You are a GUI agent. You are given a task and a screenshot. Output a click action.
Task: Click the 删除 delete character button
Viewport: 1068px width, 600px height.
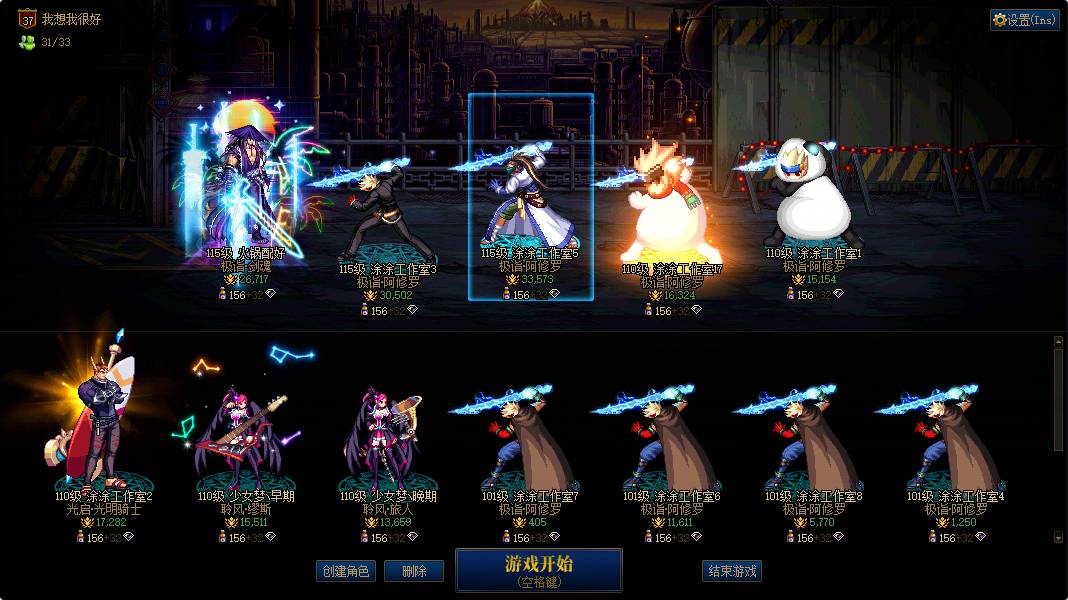click(414, 572)
